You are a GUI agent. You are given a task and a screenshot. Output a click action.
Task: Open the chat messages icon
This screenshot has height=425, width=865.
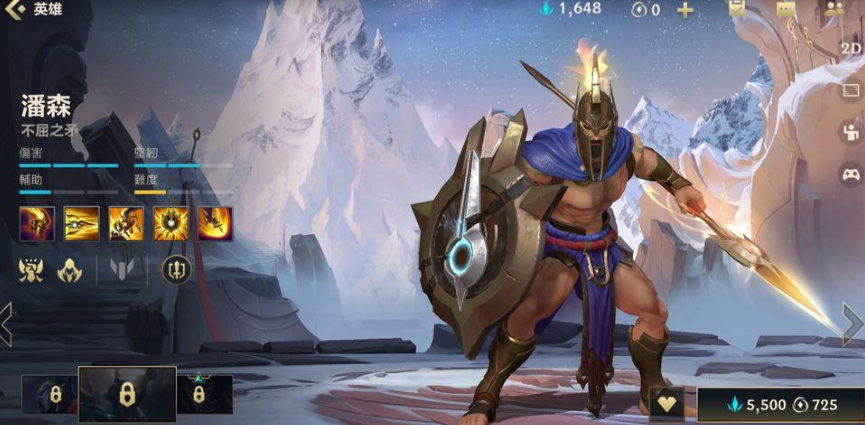pos(785,9)
